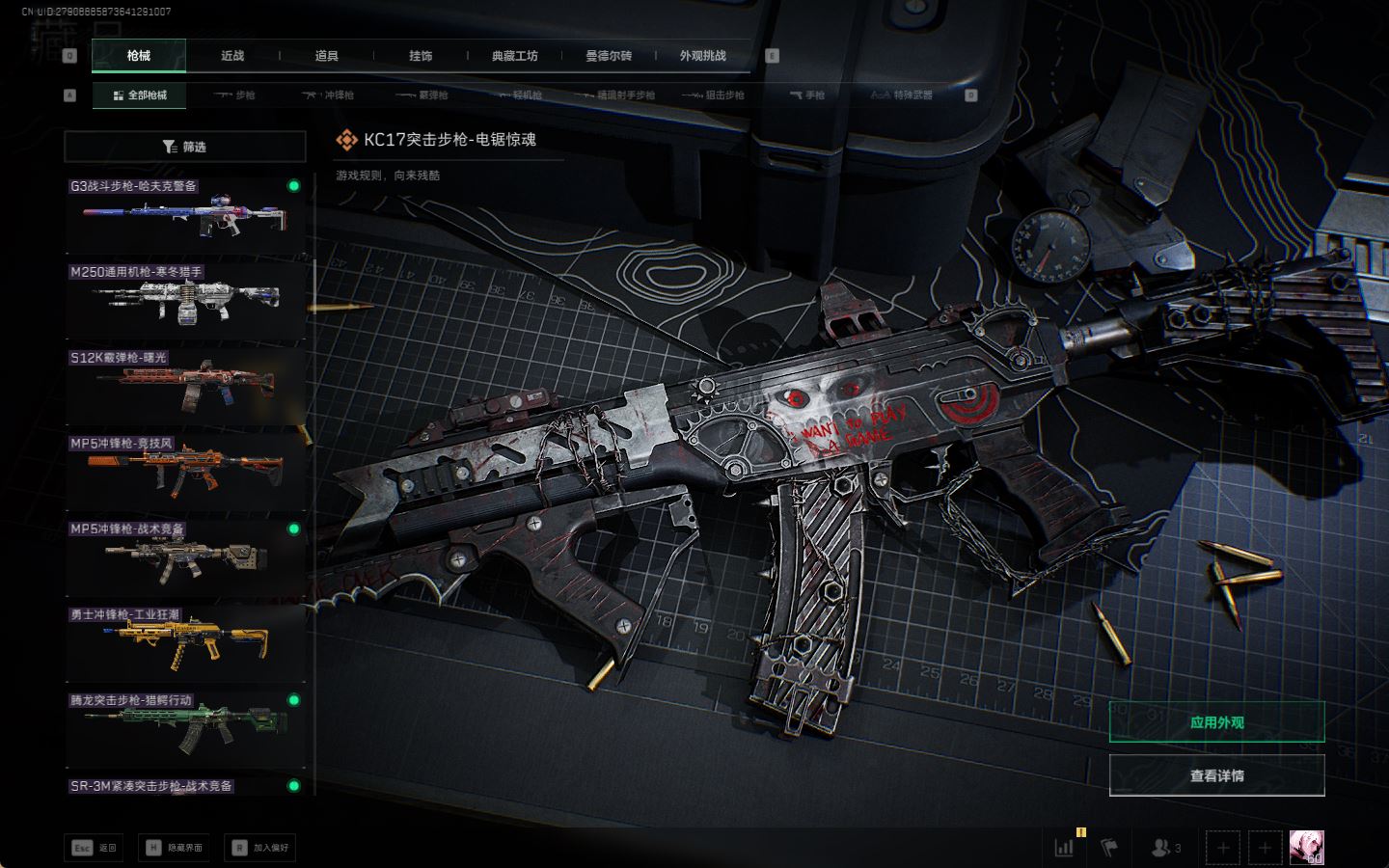Open 查看详情 to view details
The width and height of the screenshot is (1389, 868).
(1216, 775)
